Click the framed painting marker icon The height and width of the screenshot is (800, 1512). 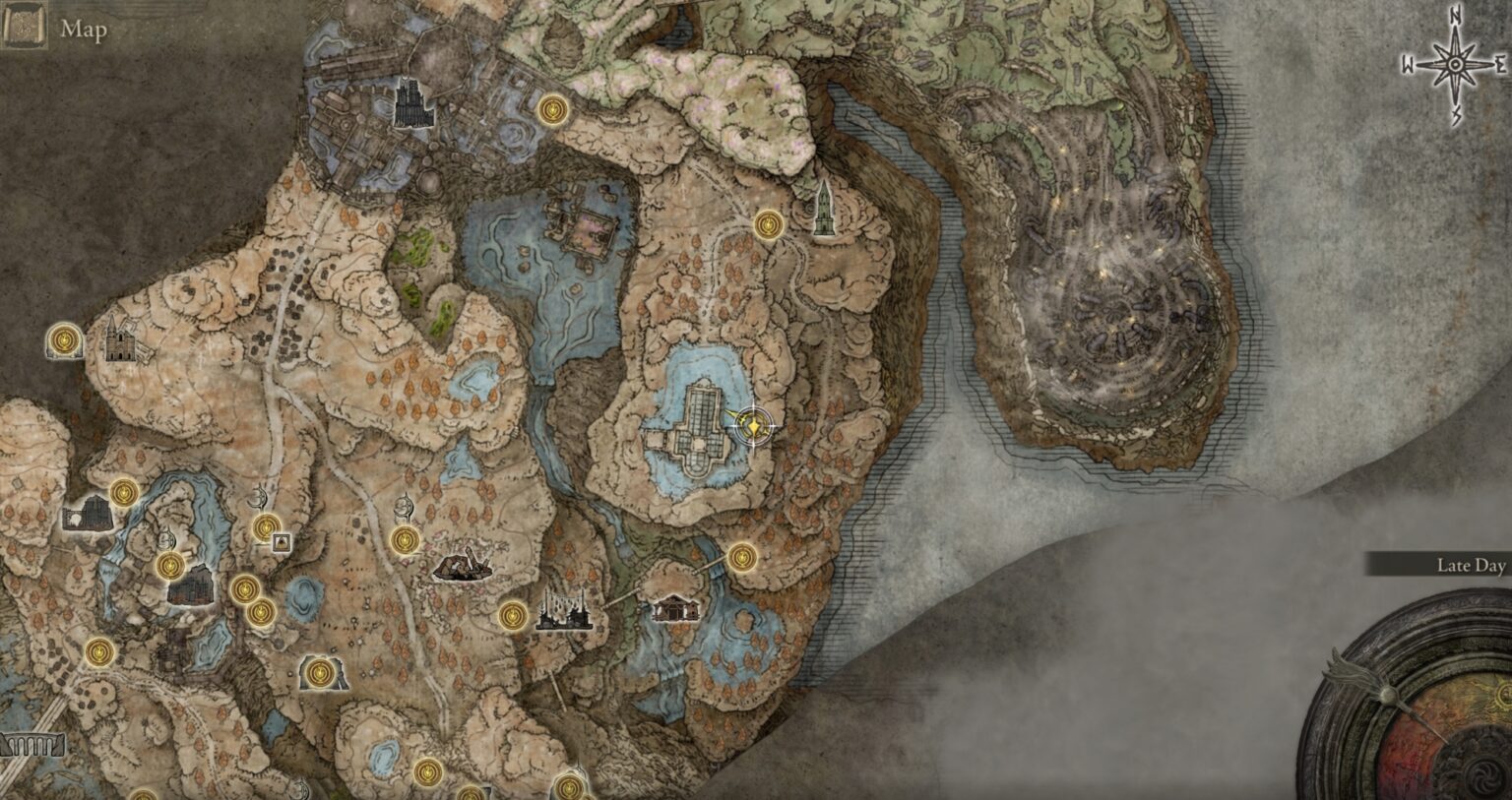281,540
